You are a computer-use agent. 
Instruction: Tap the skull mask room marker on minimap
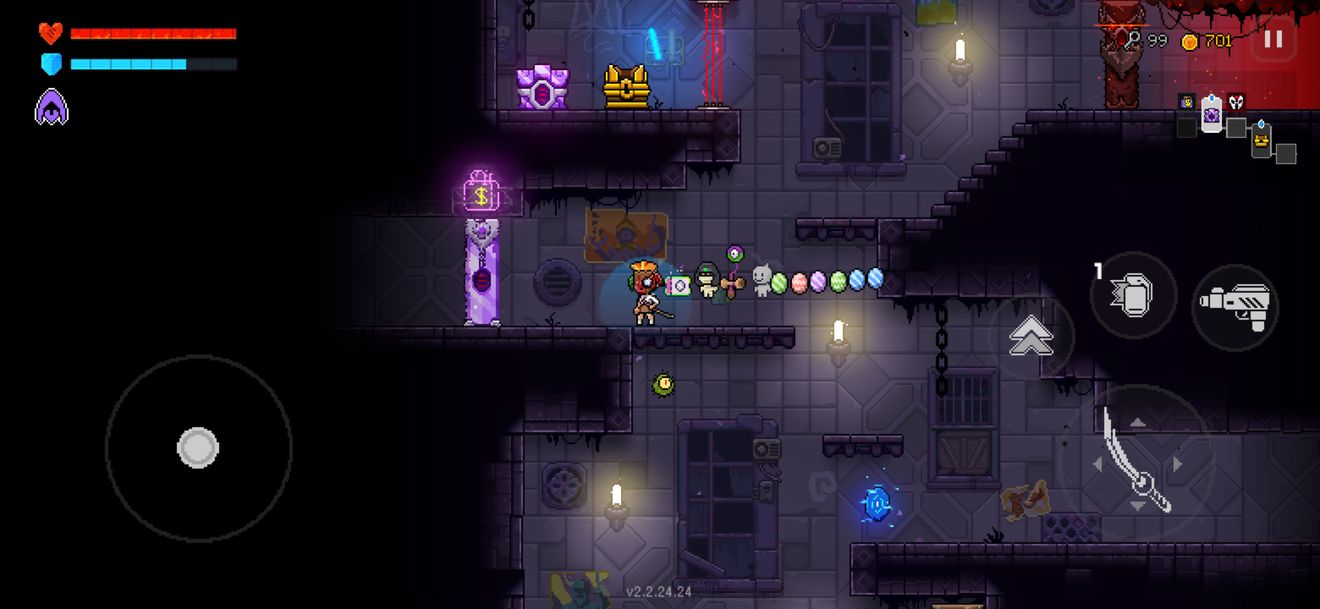click(1237, 102)
